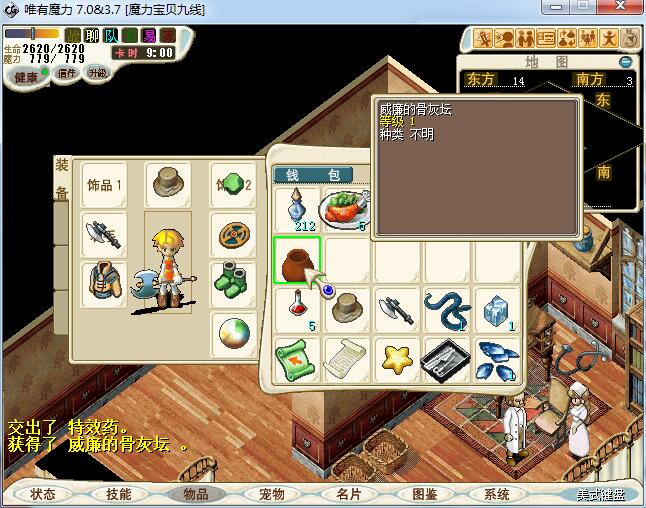Choose the yellow star item

396,358
